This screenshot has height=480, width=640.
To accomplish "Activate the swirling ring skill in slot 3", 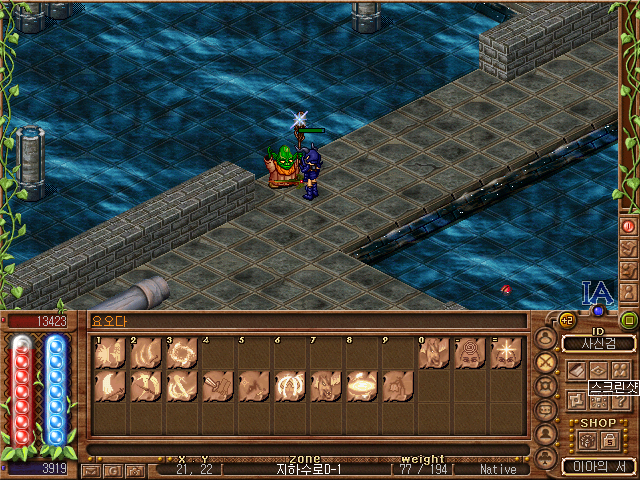I will pos(181,354).
